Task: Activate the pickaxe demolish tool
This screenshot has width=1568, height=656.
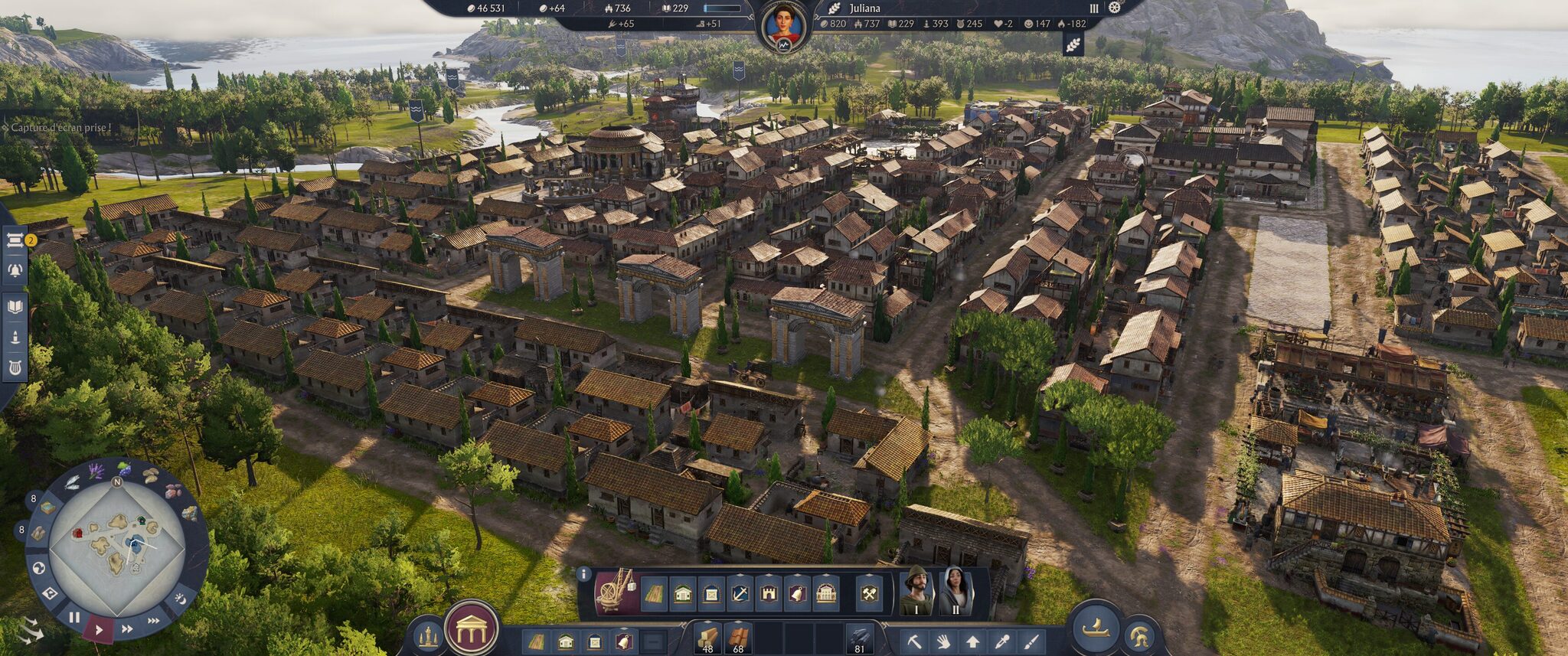Action: (x=914, y=641)
